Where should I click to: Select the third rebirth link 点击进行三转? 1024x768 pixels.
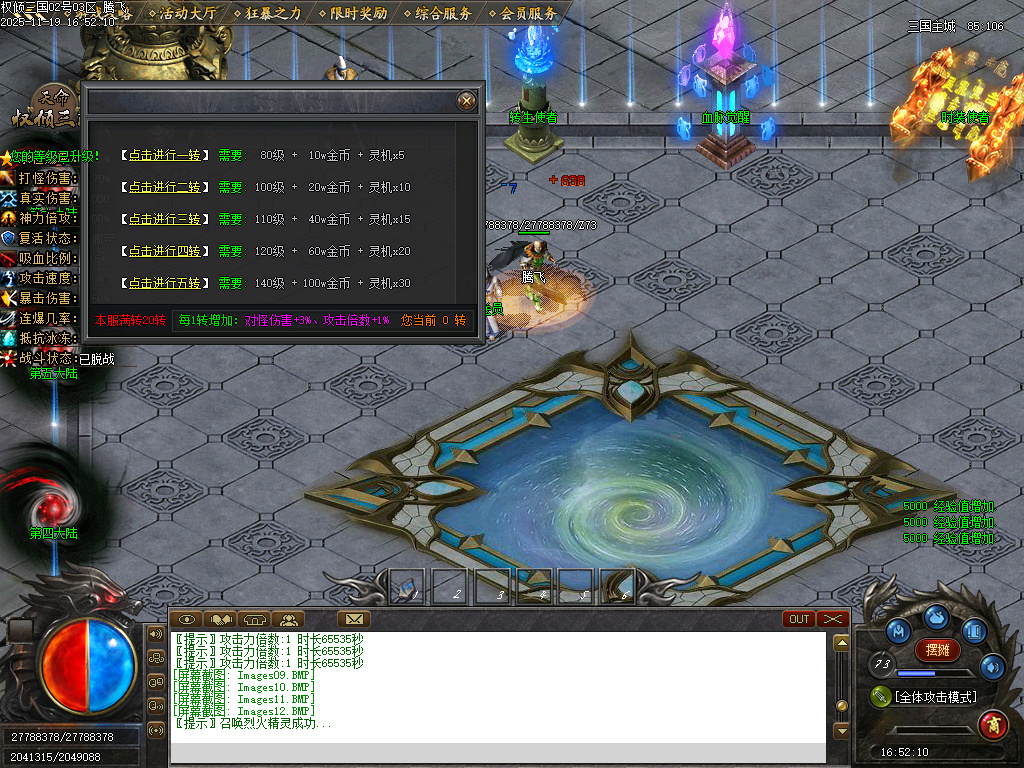pyautogui.click(x=165, y=219)
